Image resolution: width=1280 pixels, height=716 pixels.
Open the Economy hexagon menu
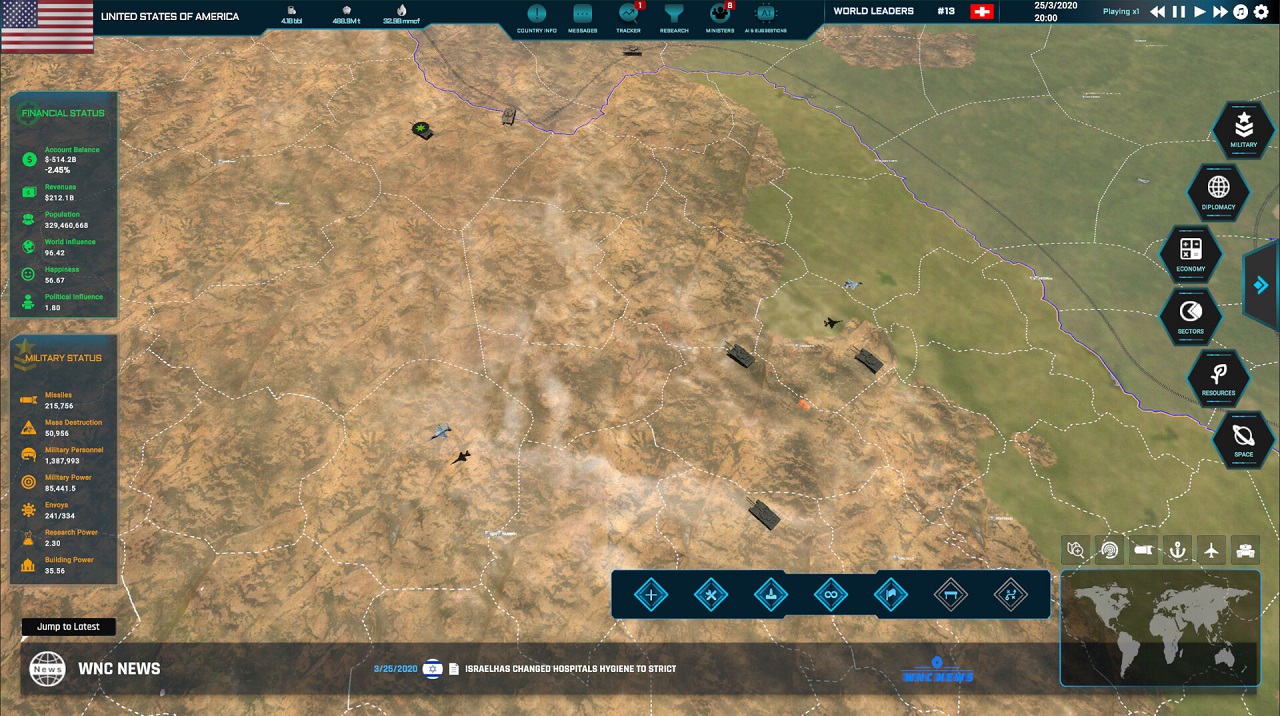[x=1190, y=253]
